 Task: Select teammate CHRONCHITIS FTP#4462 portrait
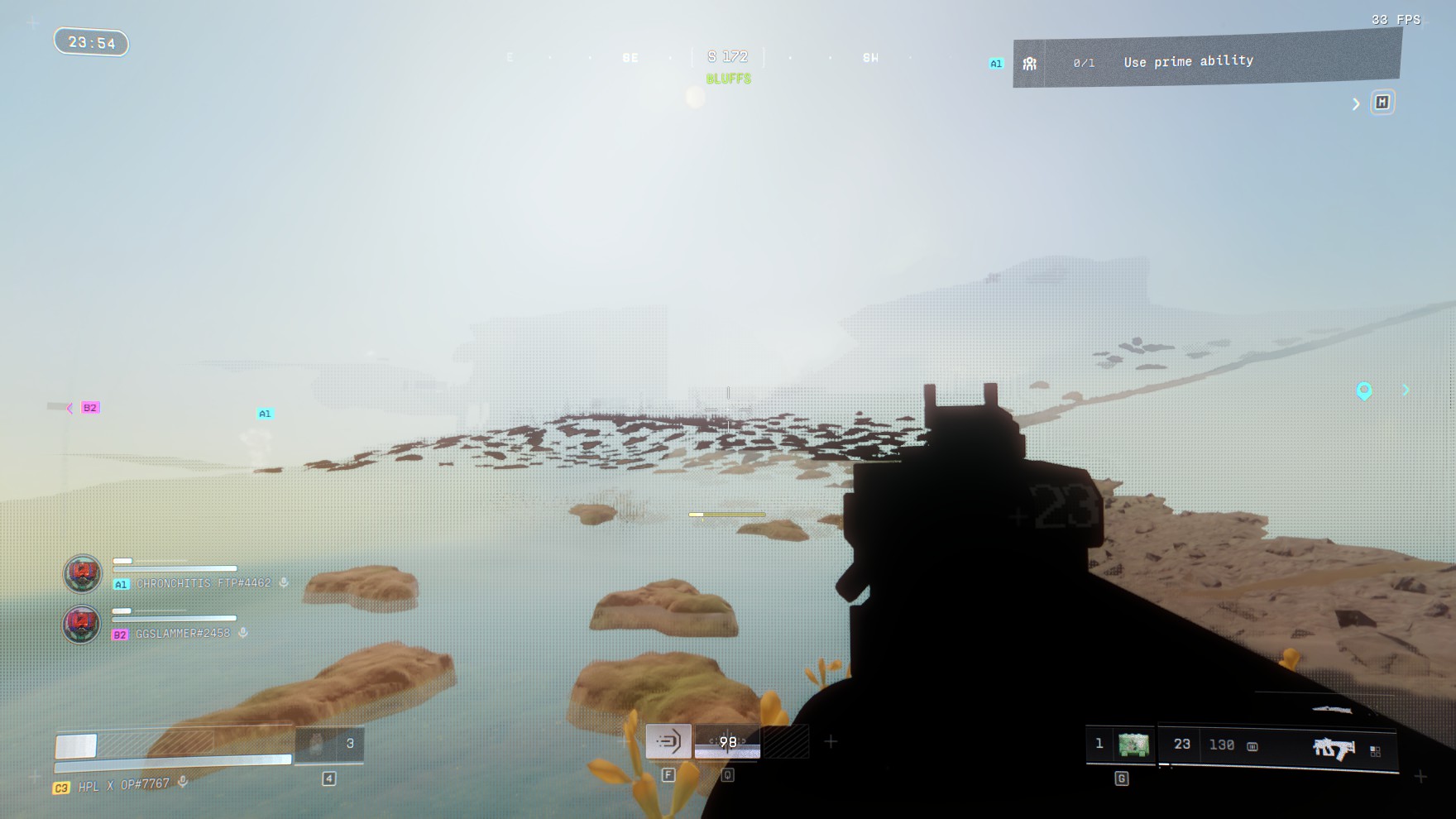[83, 573]
